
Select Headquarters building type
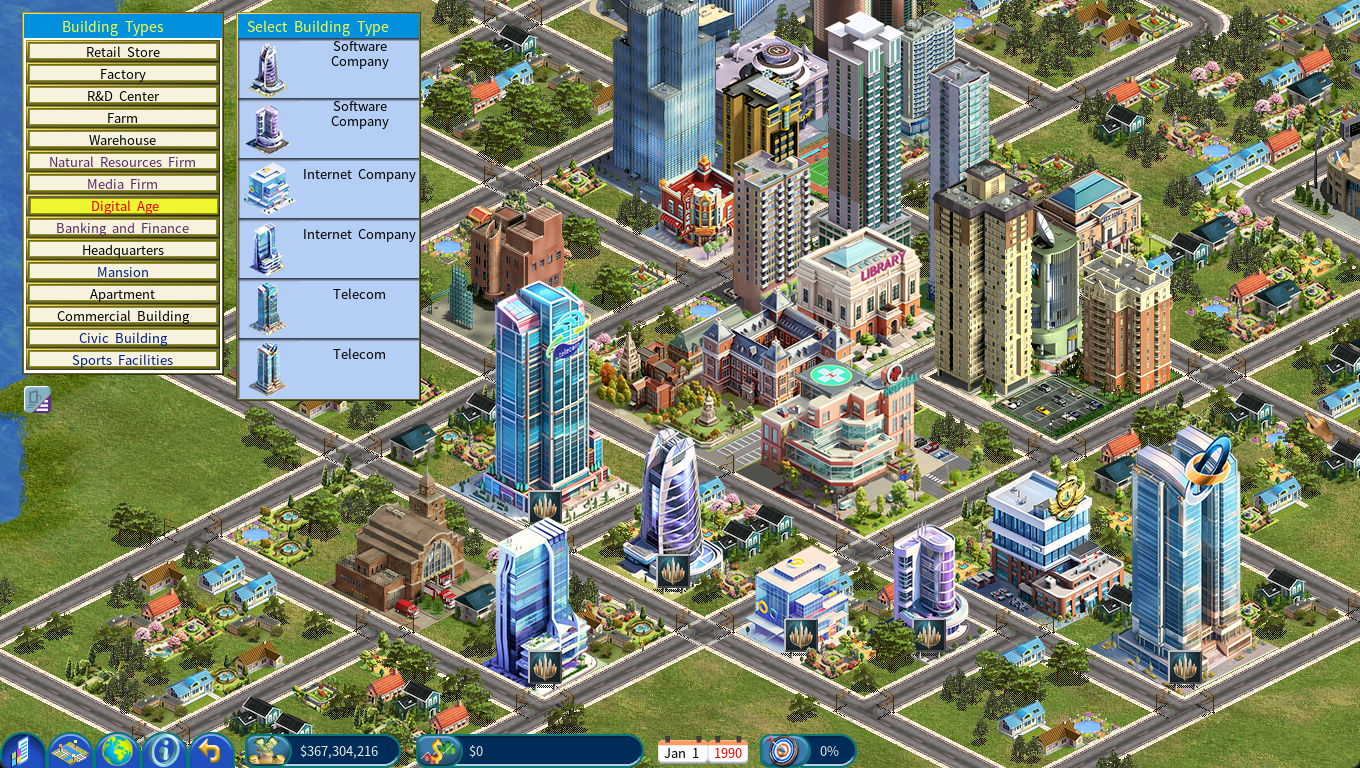pos(123,250)
